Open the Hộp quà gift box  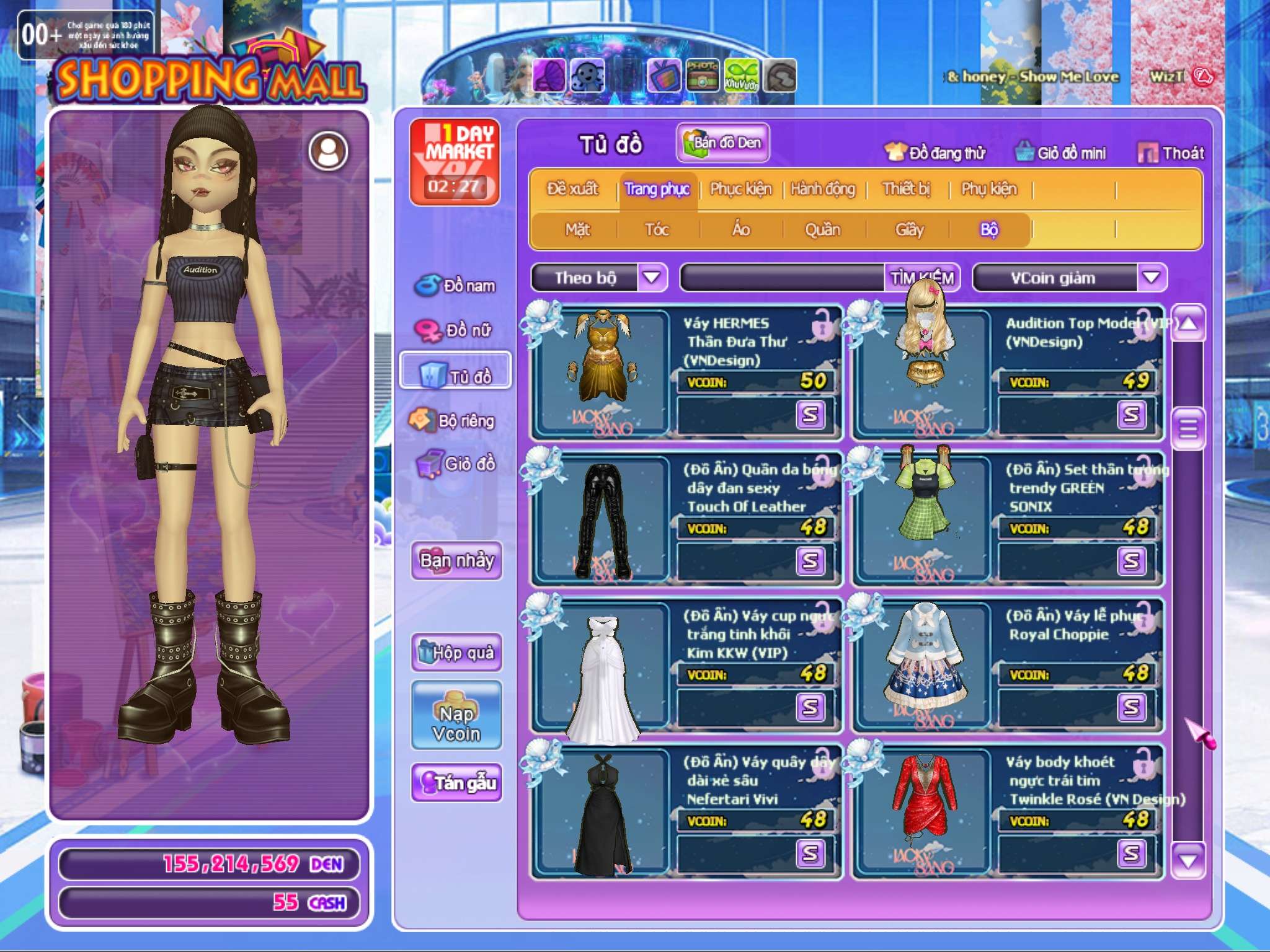[x=456, y=652]
